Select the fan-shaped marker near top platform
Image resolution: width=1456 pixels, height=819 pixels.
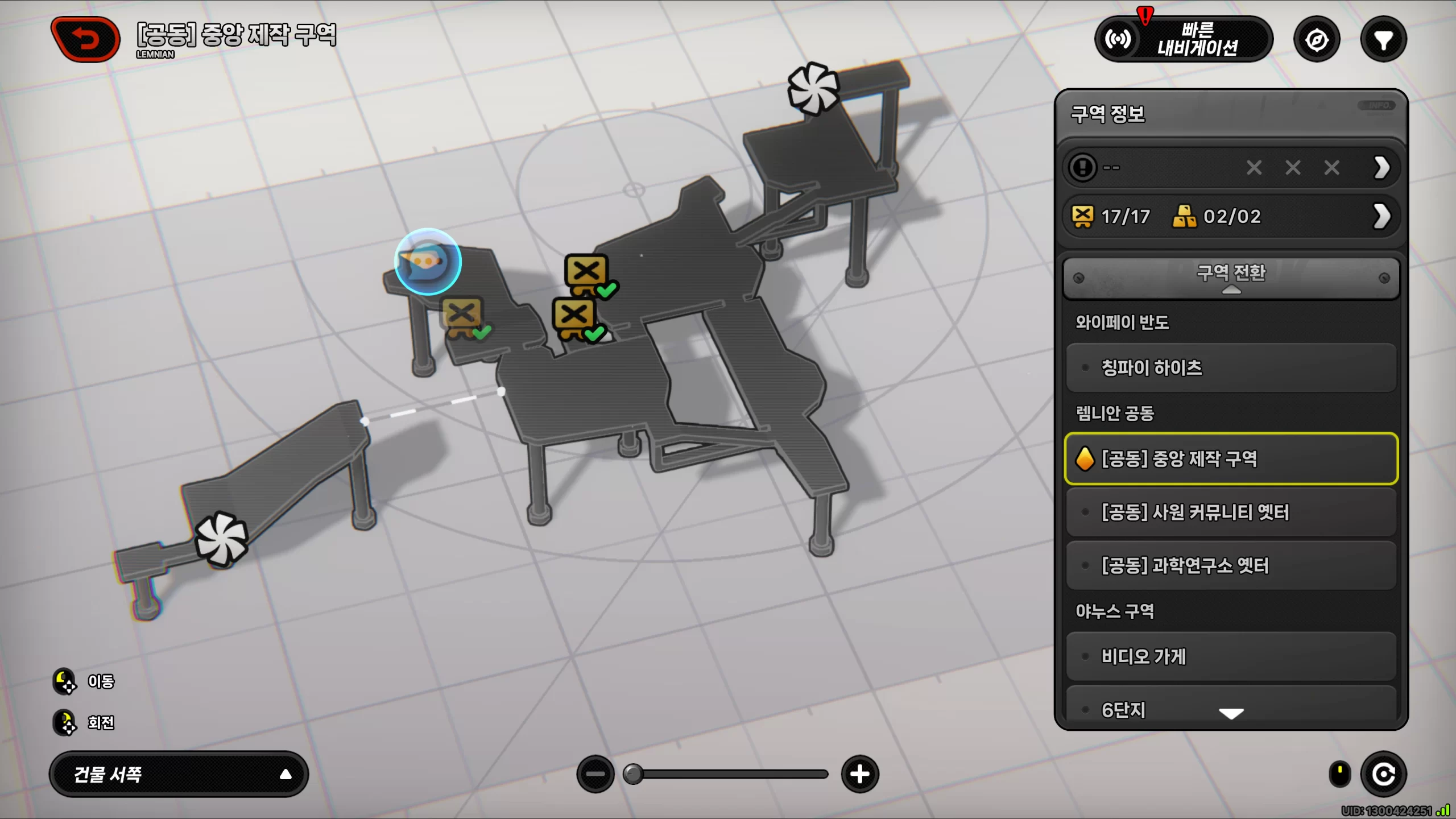813,89
